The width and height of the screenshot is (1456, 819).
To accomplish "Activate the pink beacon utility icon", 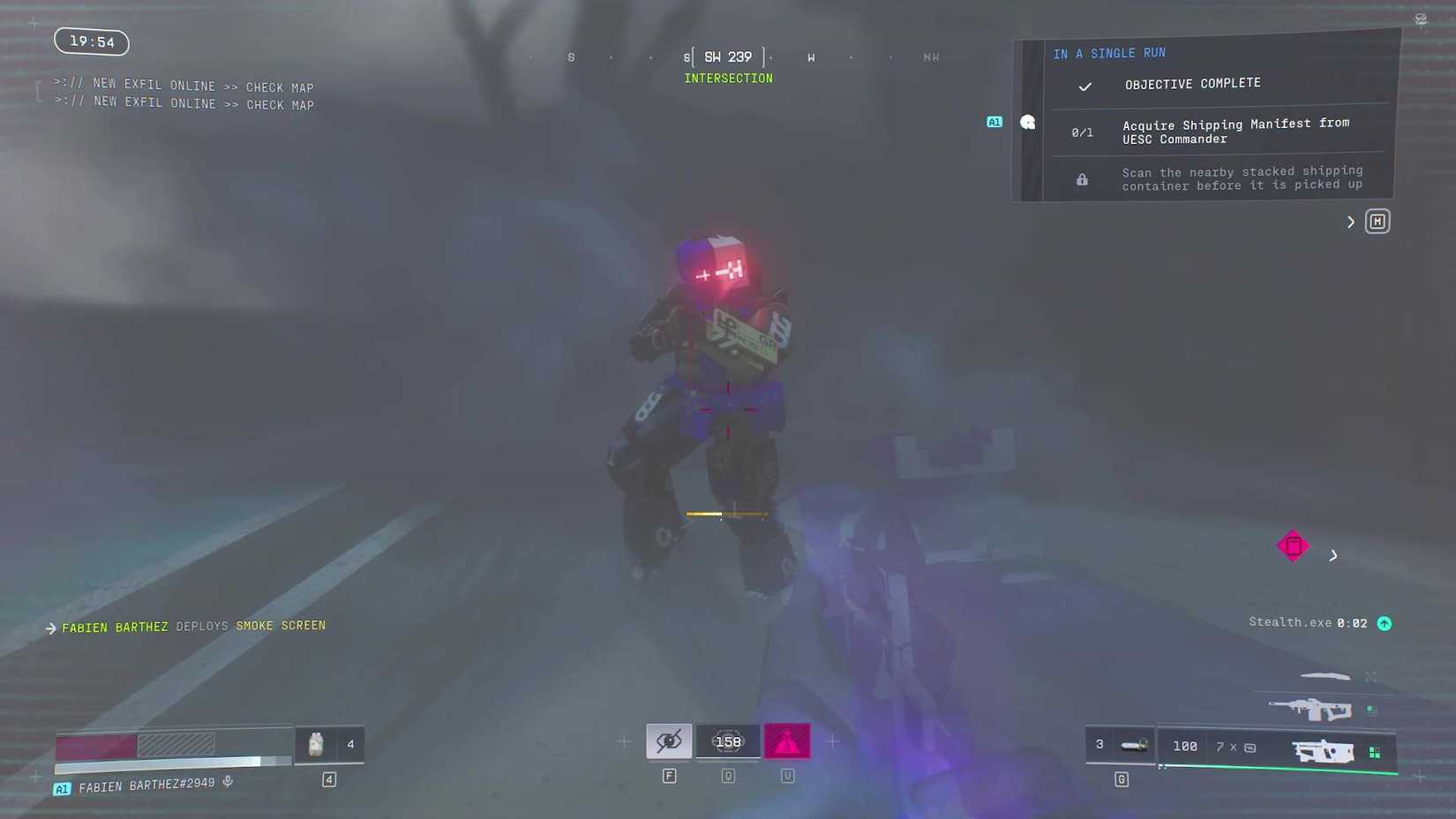I will 786,741.
